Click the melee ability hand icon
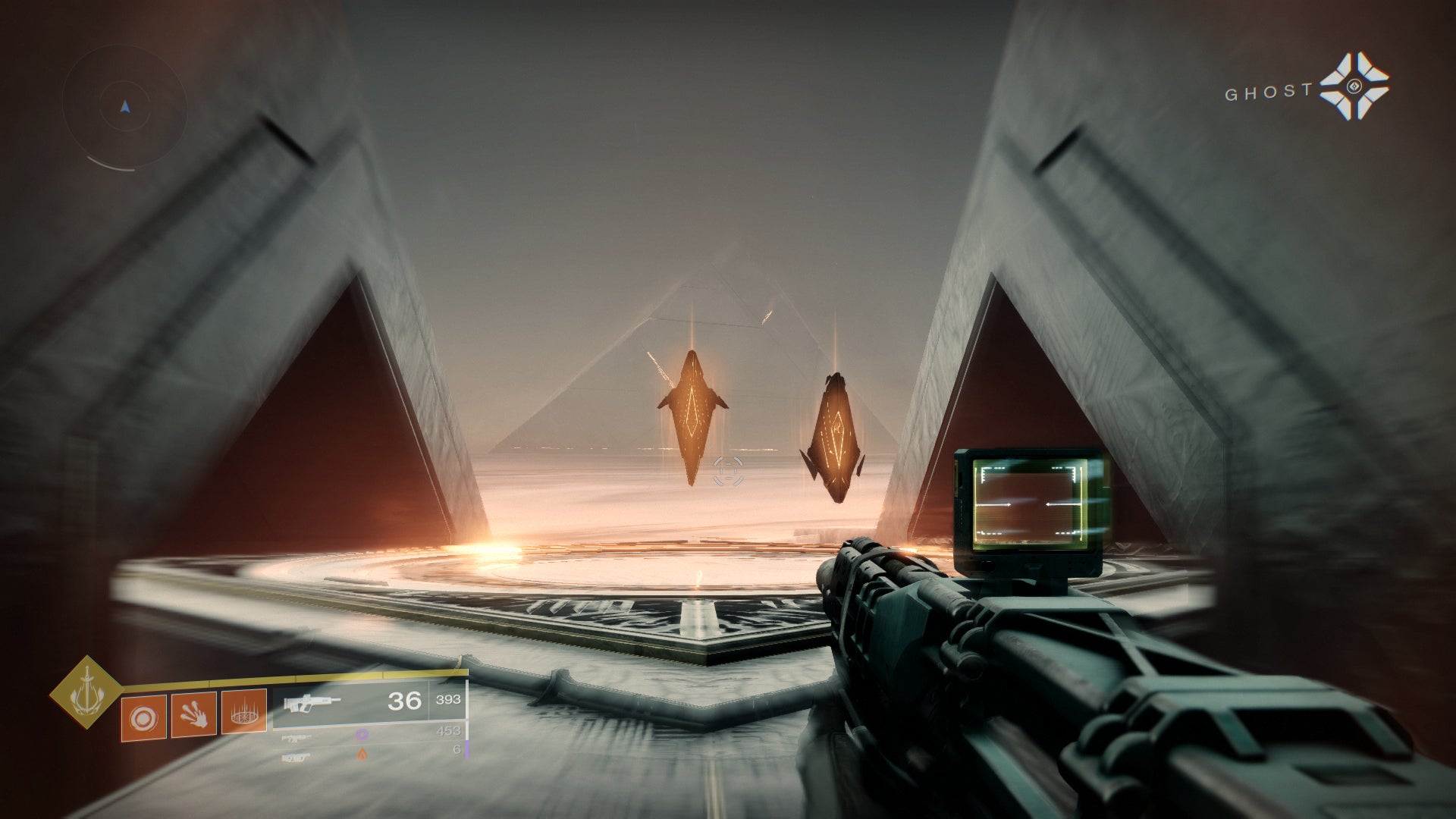This screenshot has height=819, width=1456. pos(195,714)
